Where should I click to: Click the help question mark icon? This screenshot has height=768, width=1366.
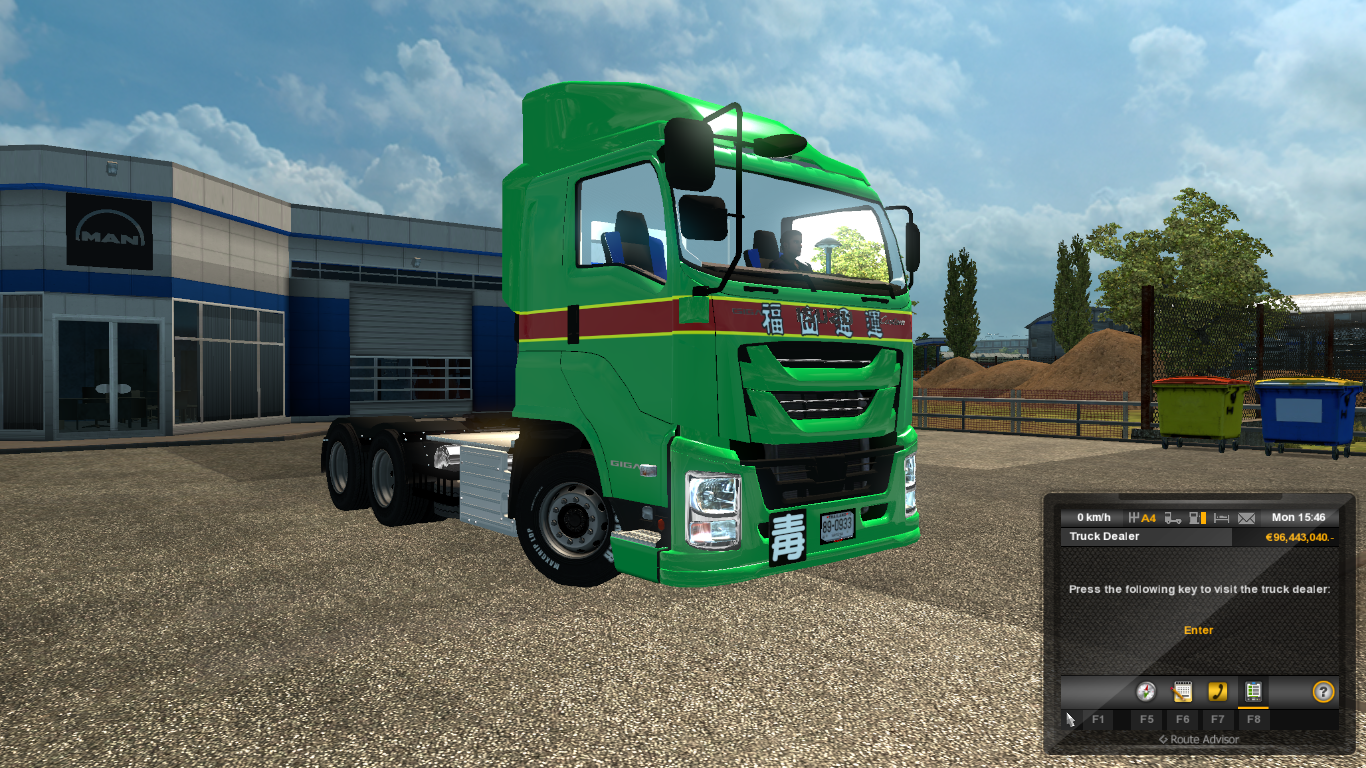(1324, 692)
